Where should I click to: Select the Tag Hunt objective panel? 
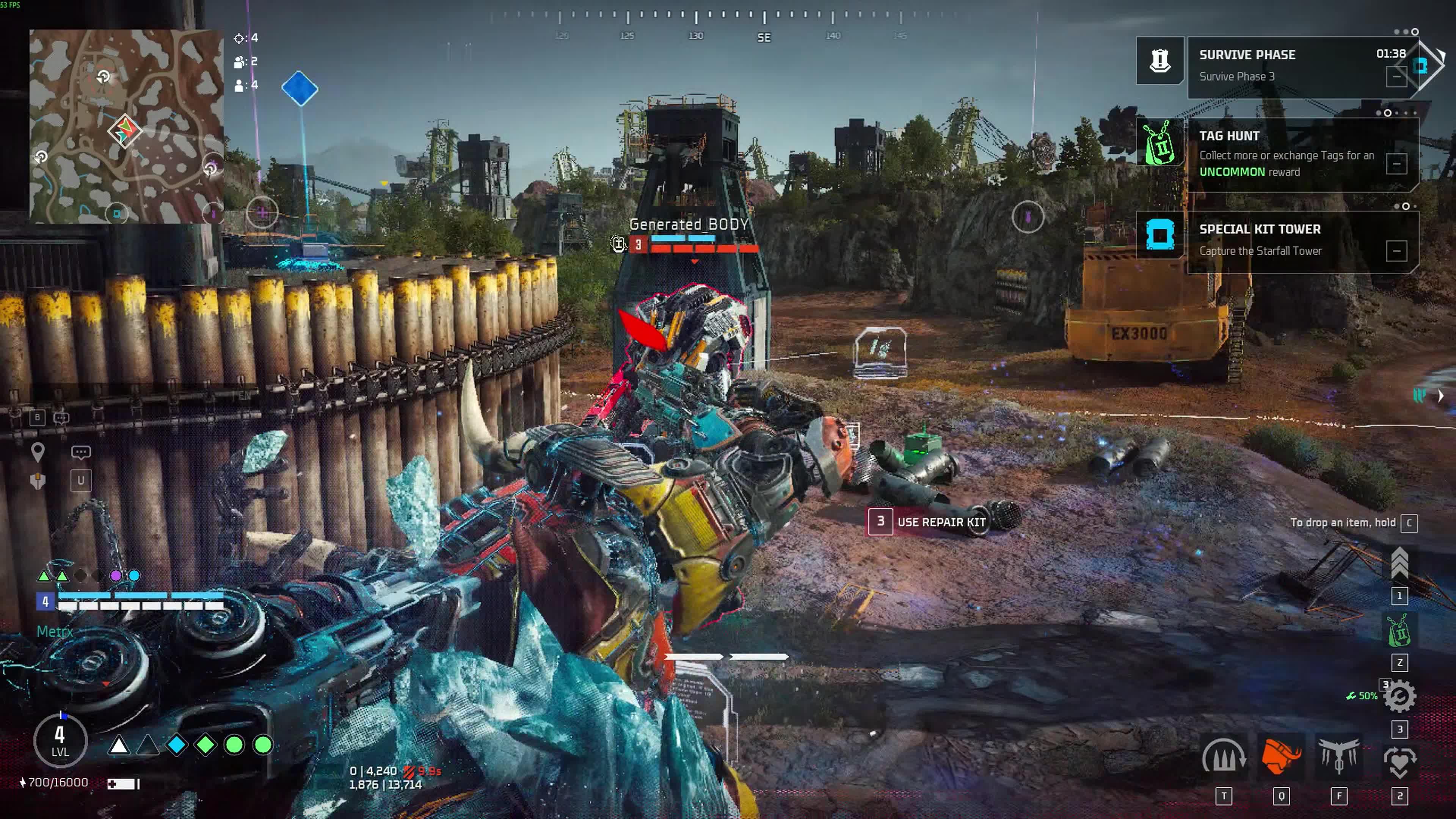(x=1283, y=154)
